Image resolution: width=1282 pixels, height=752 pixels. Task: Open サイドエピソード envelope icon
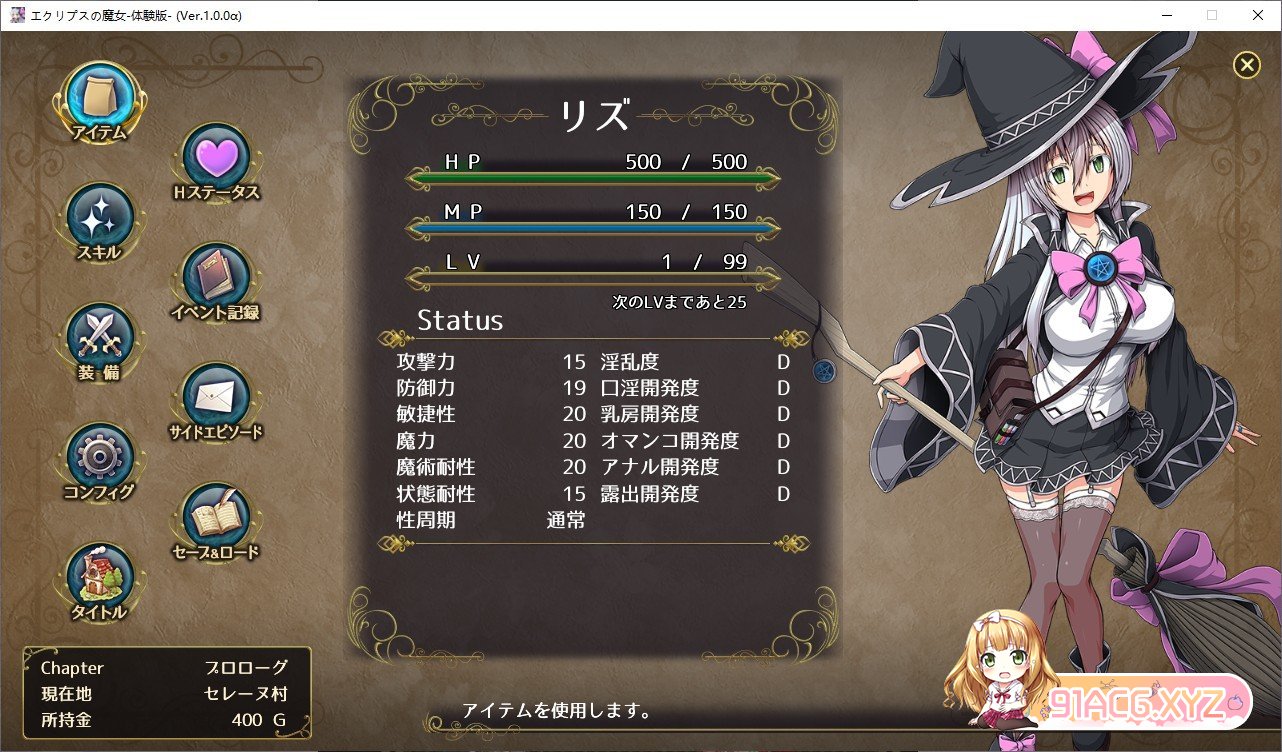coord(216,398)
